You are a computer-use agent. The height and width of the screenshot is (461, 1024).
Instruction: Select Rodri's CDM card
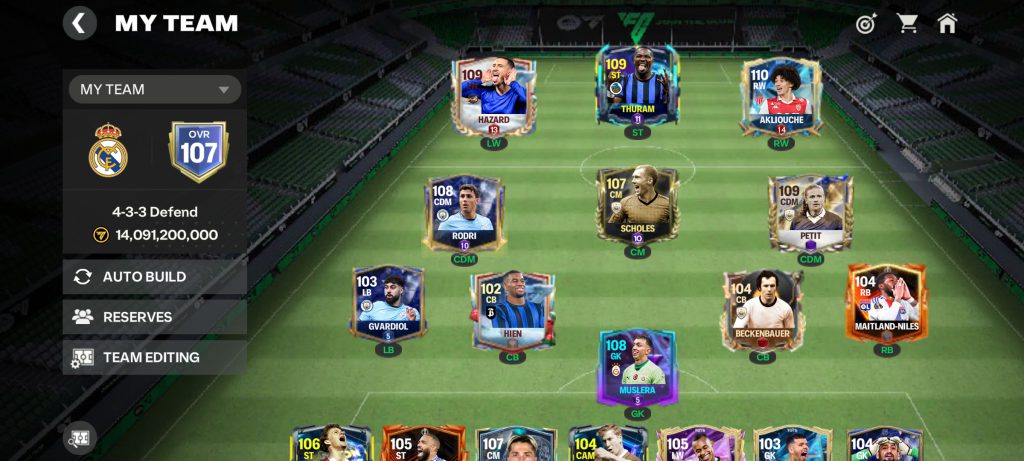[464, 213]
